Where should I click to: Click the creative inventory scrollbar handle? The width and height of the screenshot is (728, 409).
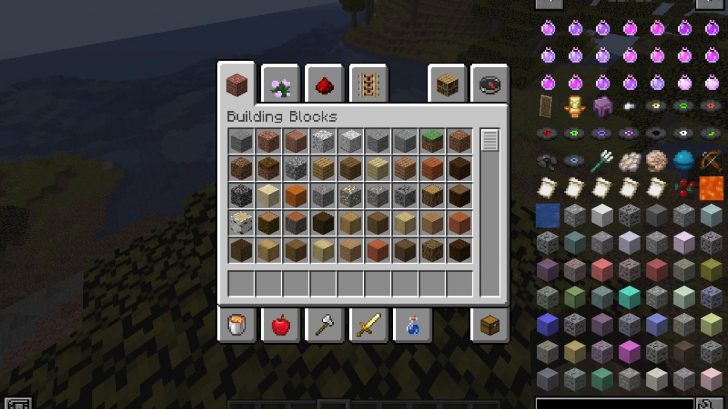[489, 140]
